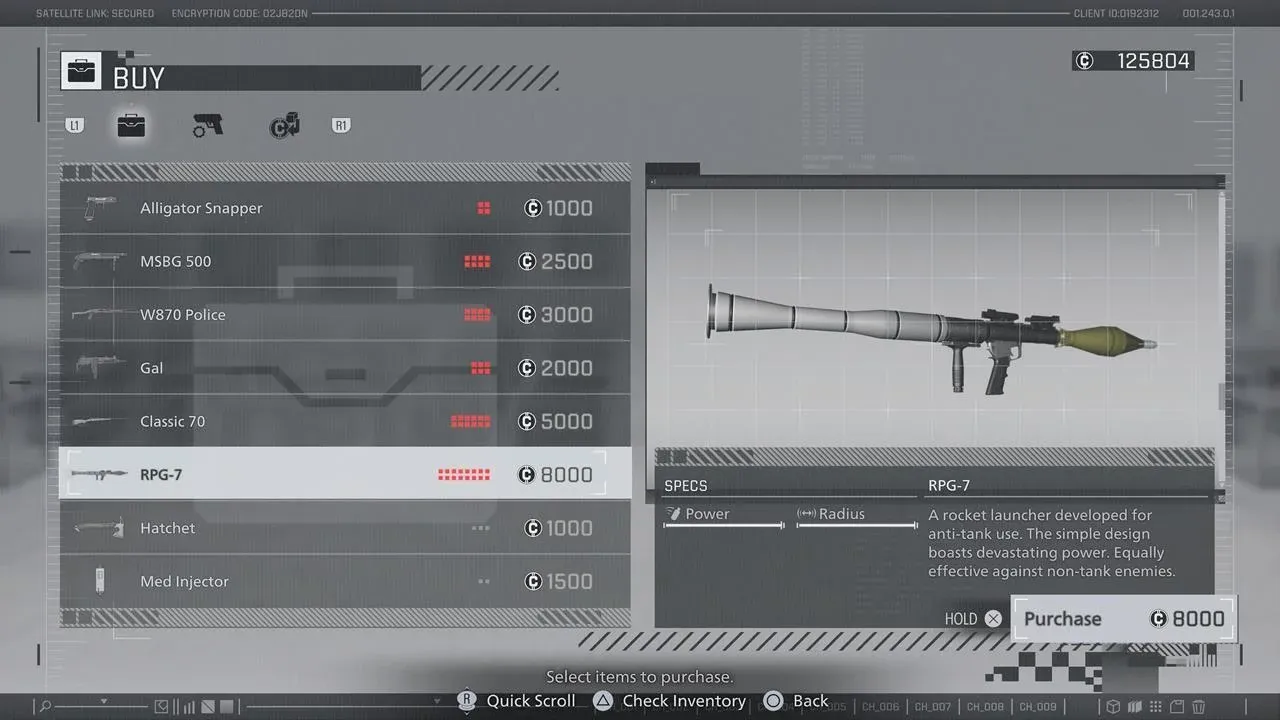The image size is (1280, 720).
Task: Switch to the briefcase buy tab
Action: point(131,126)
